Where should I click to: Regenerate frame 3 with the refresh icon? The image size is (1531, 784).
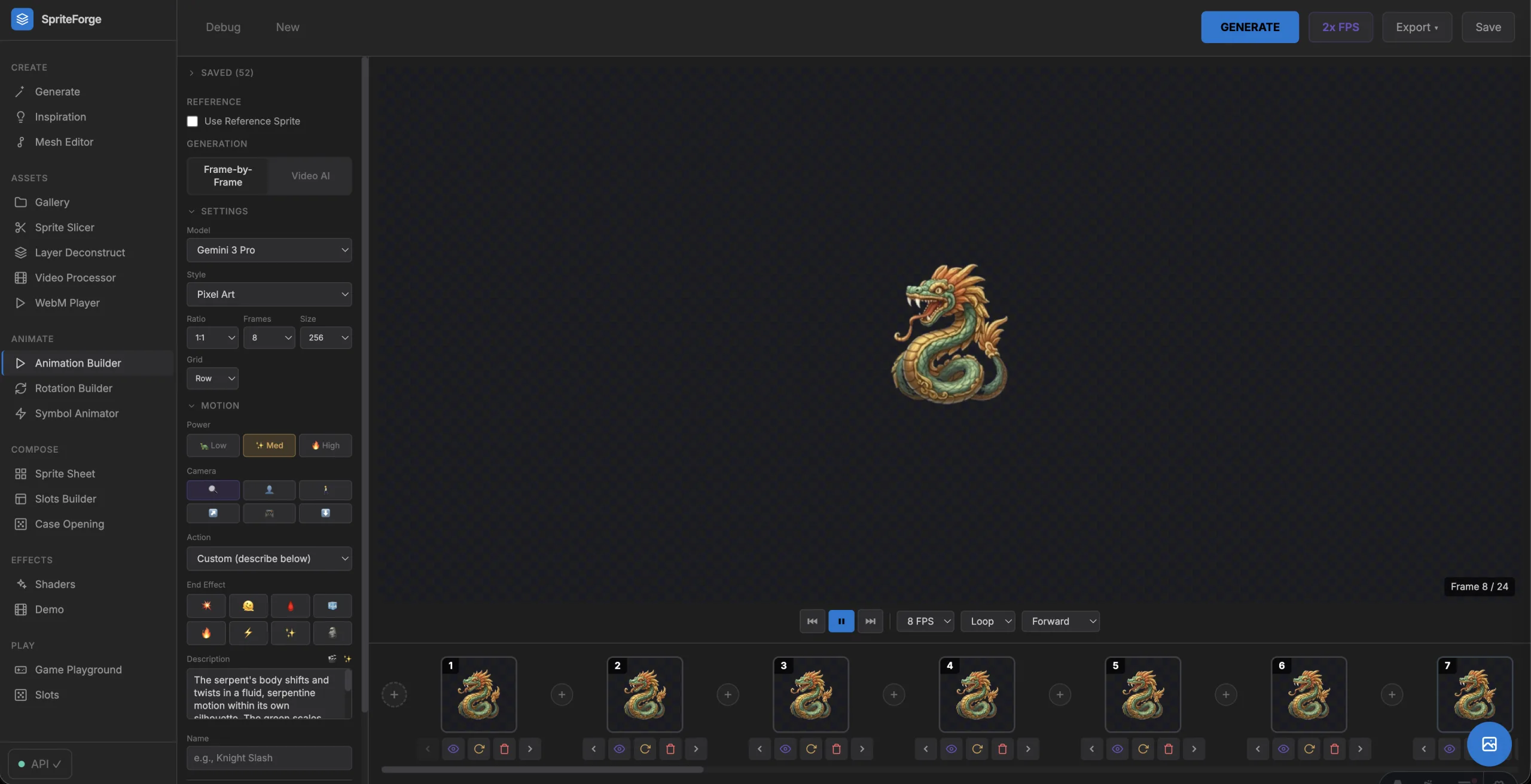[811, 749]
